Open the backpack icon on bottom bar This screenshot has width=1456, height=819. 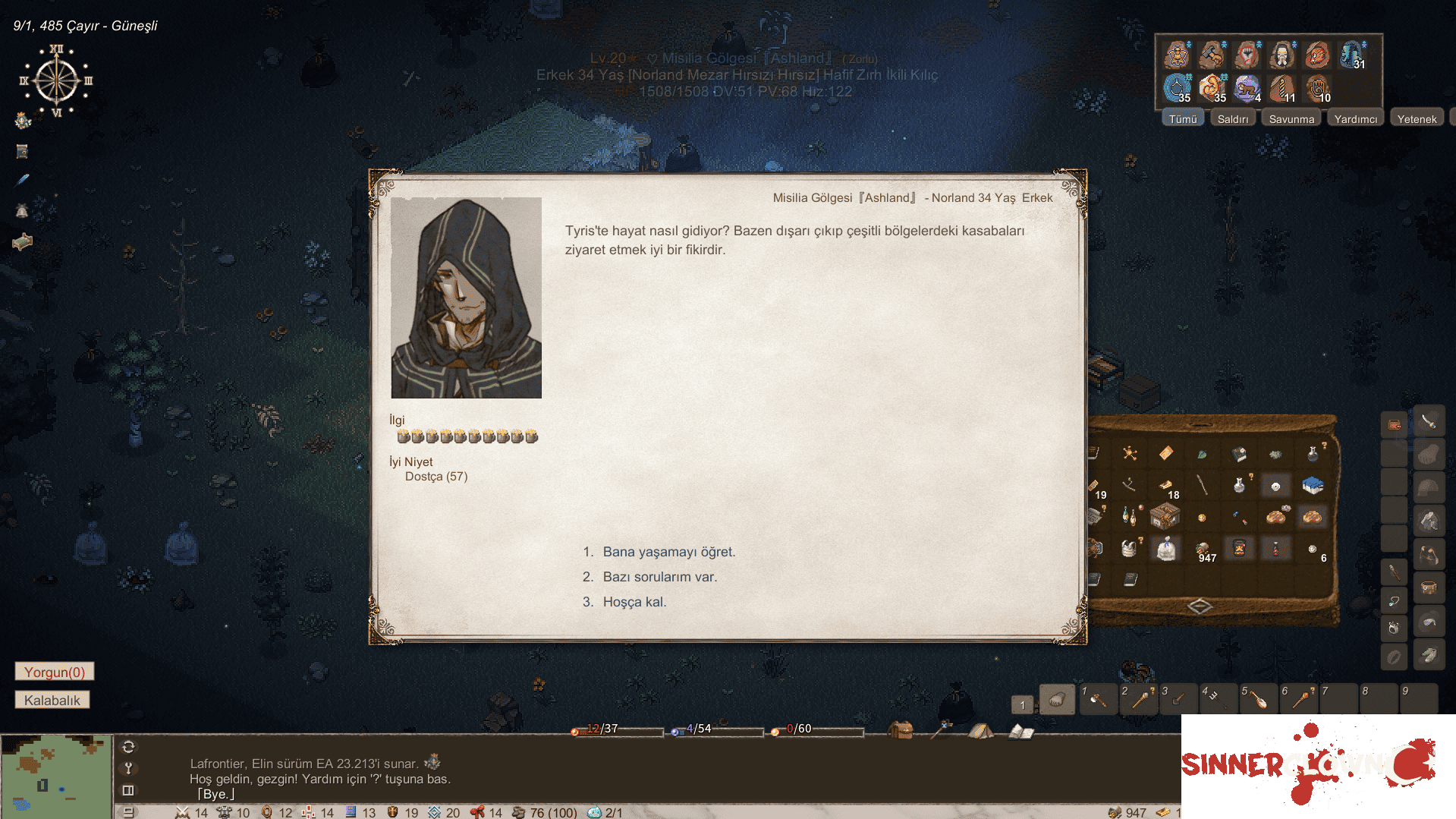tap(901, 730)
